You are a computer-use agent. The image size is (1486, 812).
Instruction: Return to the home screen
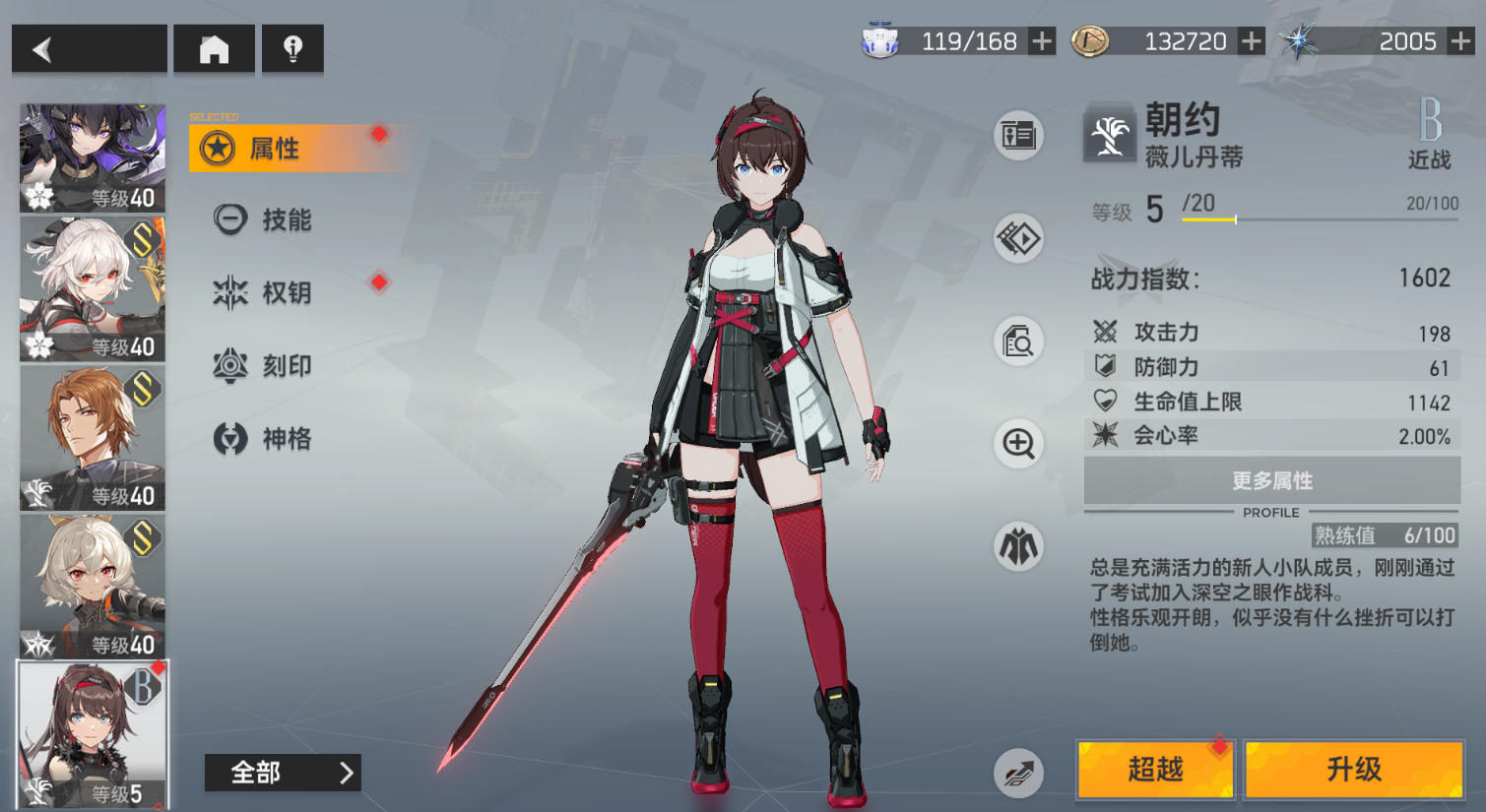point(214,49)
